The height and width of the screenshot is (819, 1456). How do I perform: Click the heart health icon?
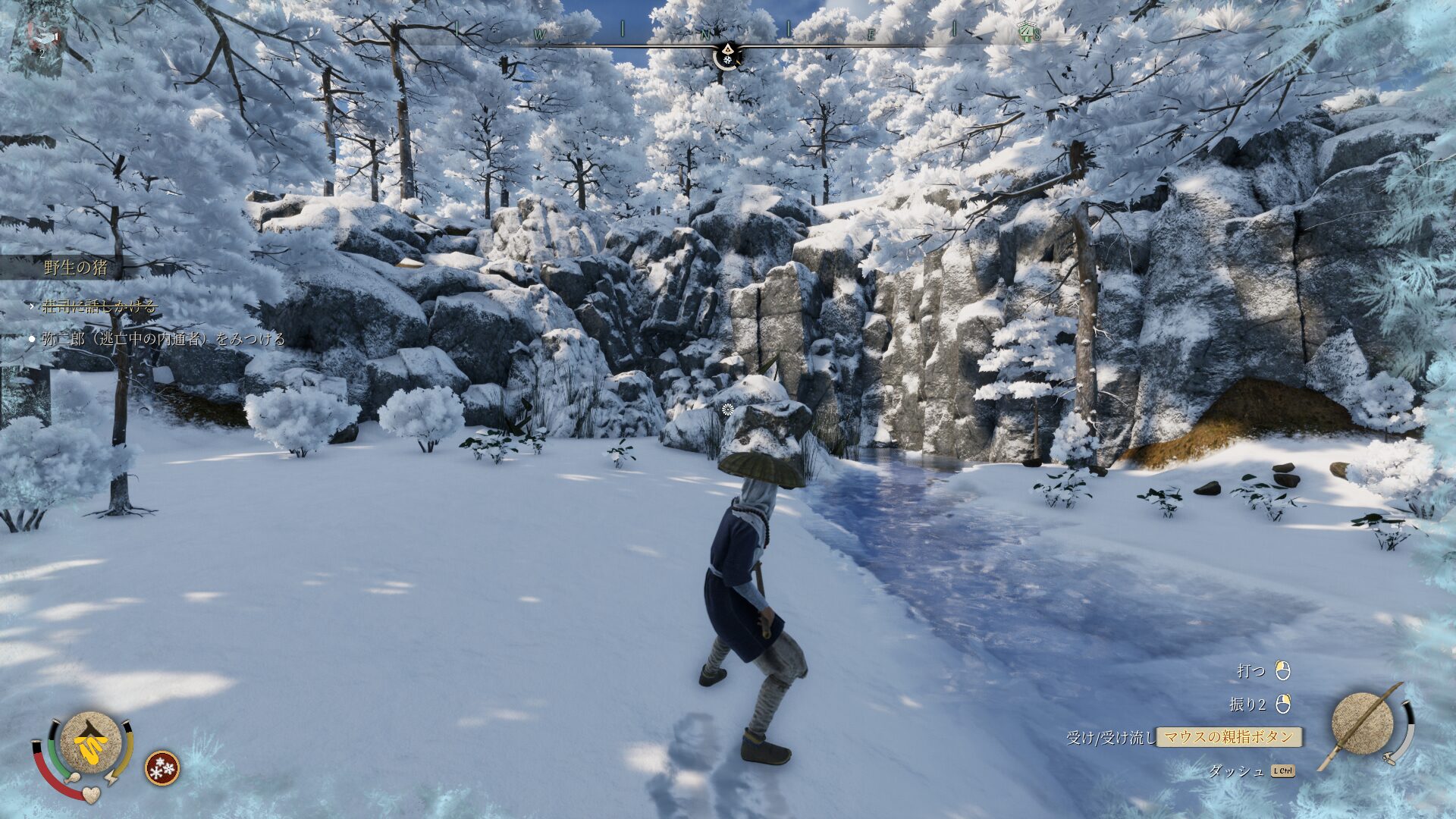click(91, 794)
